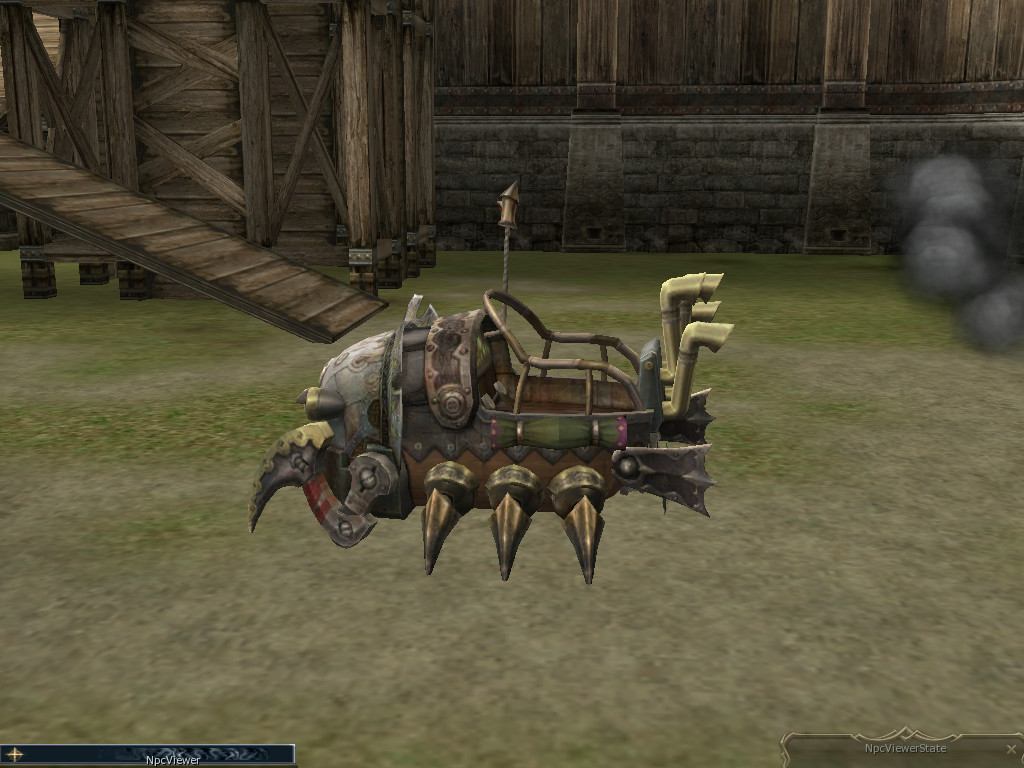1024x768 pixels.
Task: Click the gold cross icon on NpcViewer bar
Action: click(x=15, y=754)
